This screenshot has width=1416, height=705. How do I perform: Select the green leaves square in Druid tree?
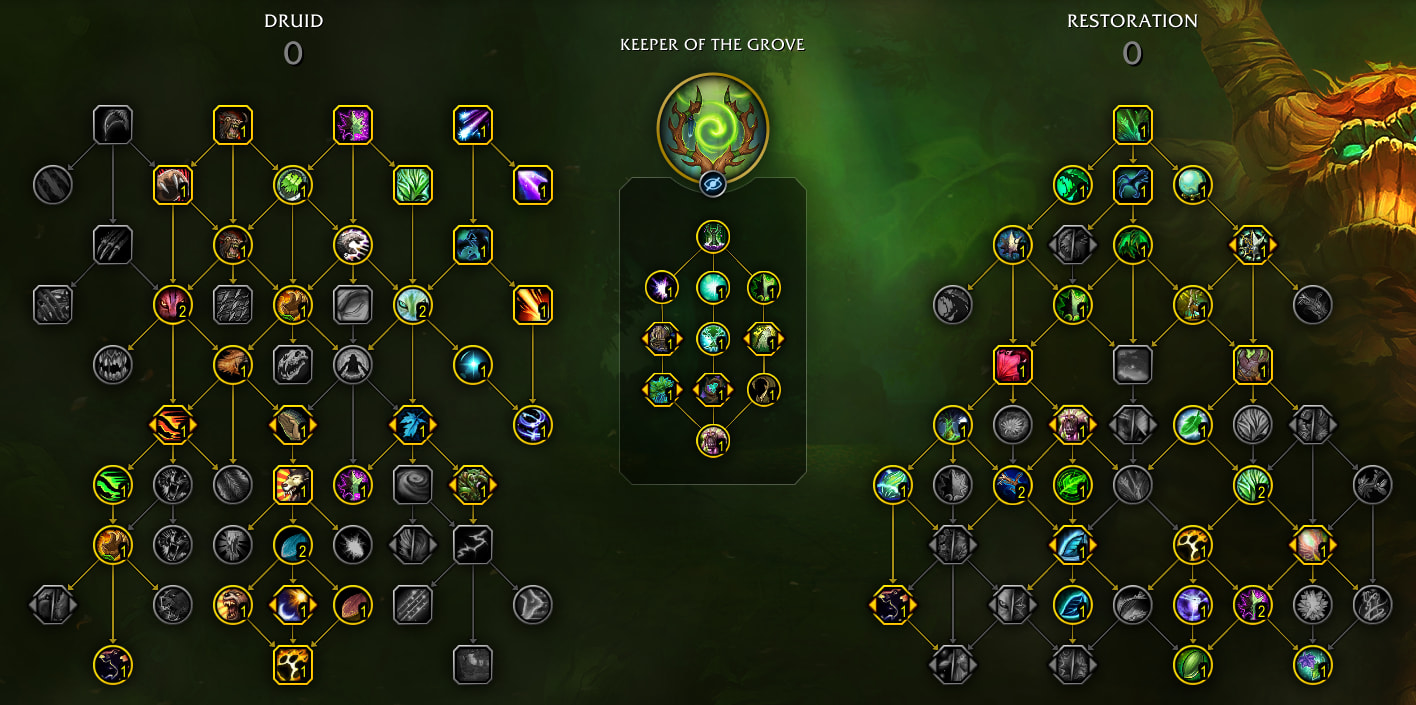413,185
